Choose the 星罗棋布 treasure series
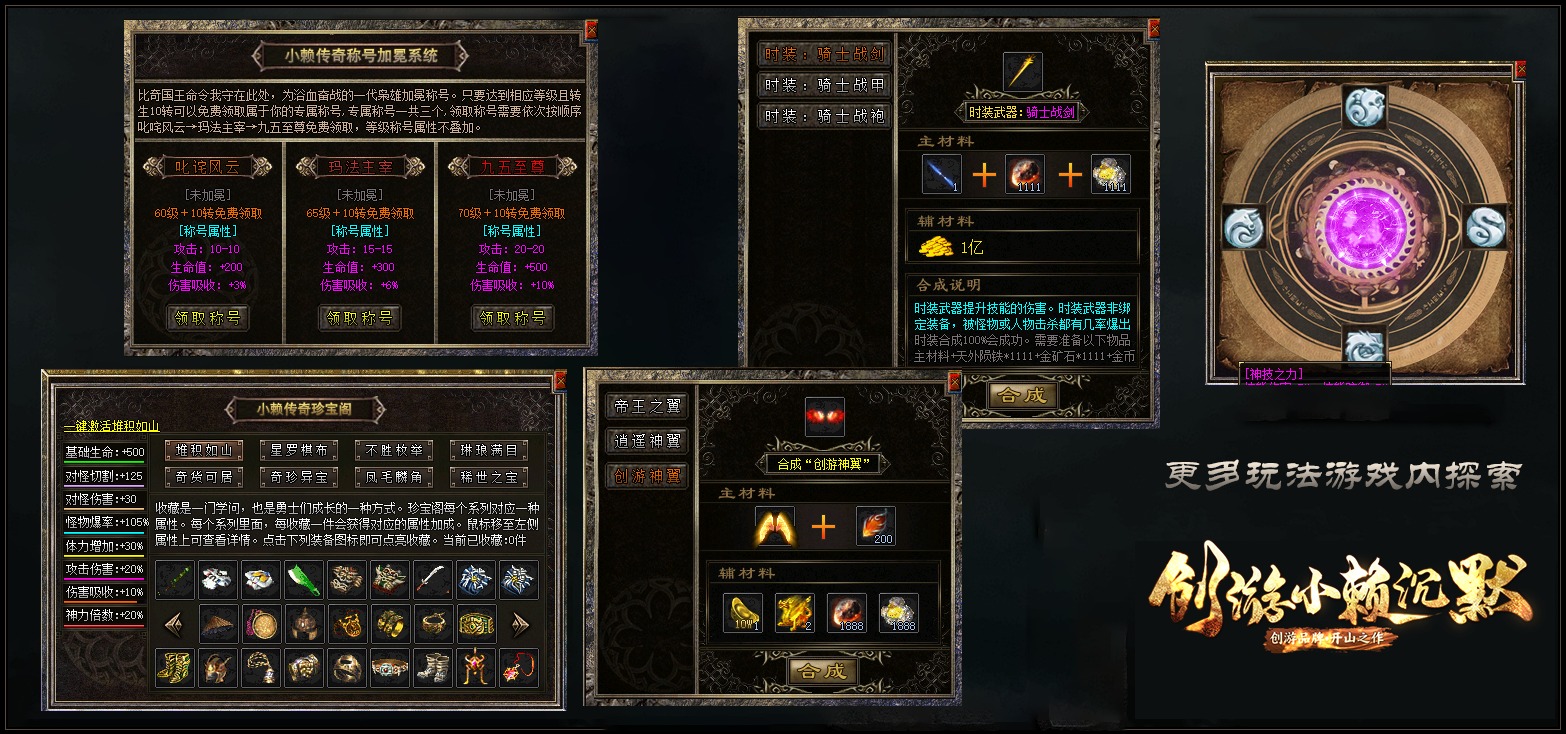The height and width of the screenshot is (734, 1566). click(299, 450)
